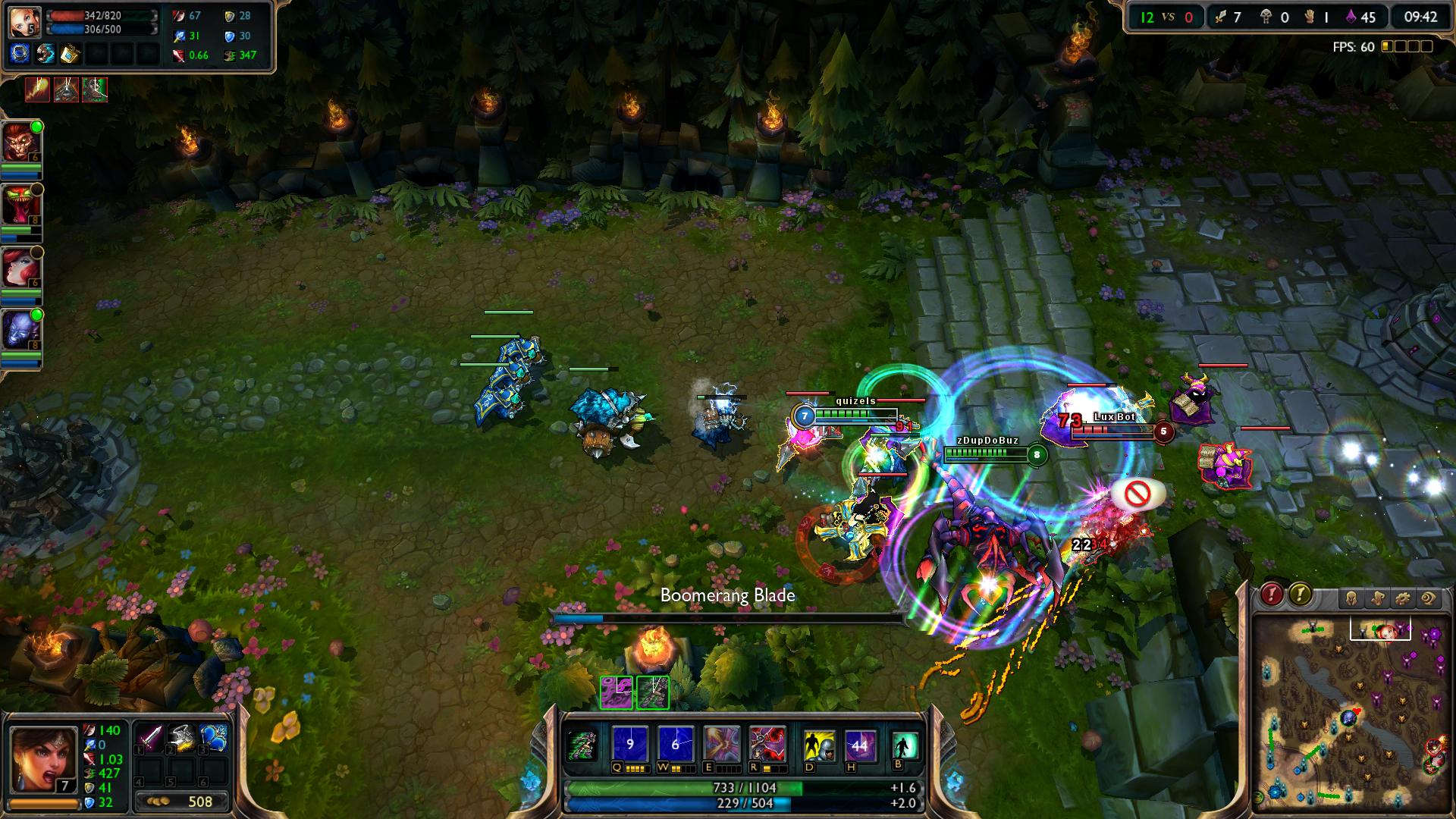Screen dimensions: 1456x819
Task: Select the sword item in slot one
Action: (149, 738)
